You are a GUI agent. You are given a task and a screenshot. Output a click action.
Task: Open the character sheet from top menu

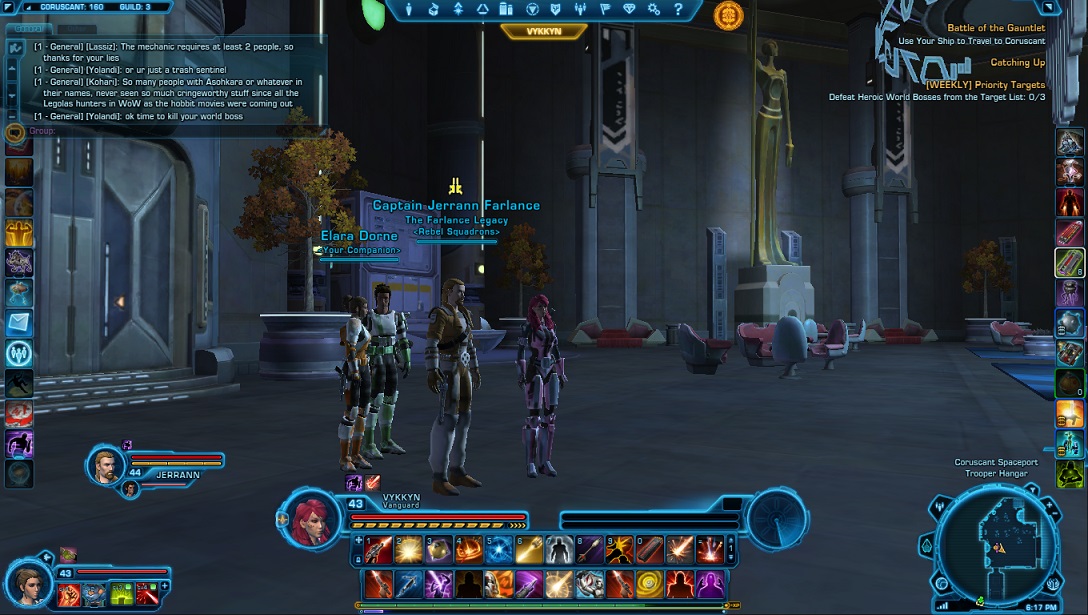(408, 10)
